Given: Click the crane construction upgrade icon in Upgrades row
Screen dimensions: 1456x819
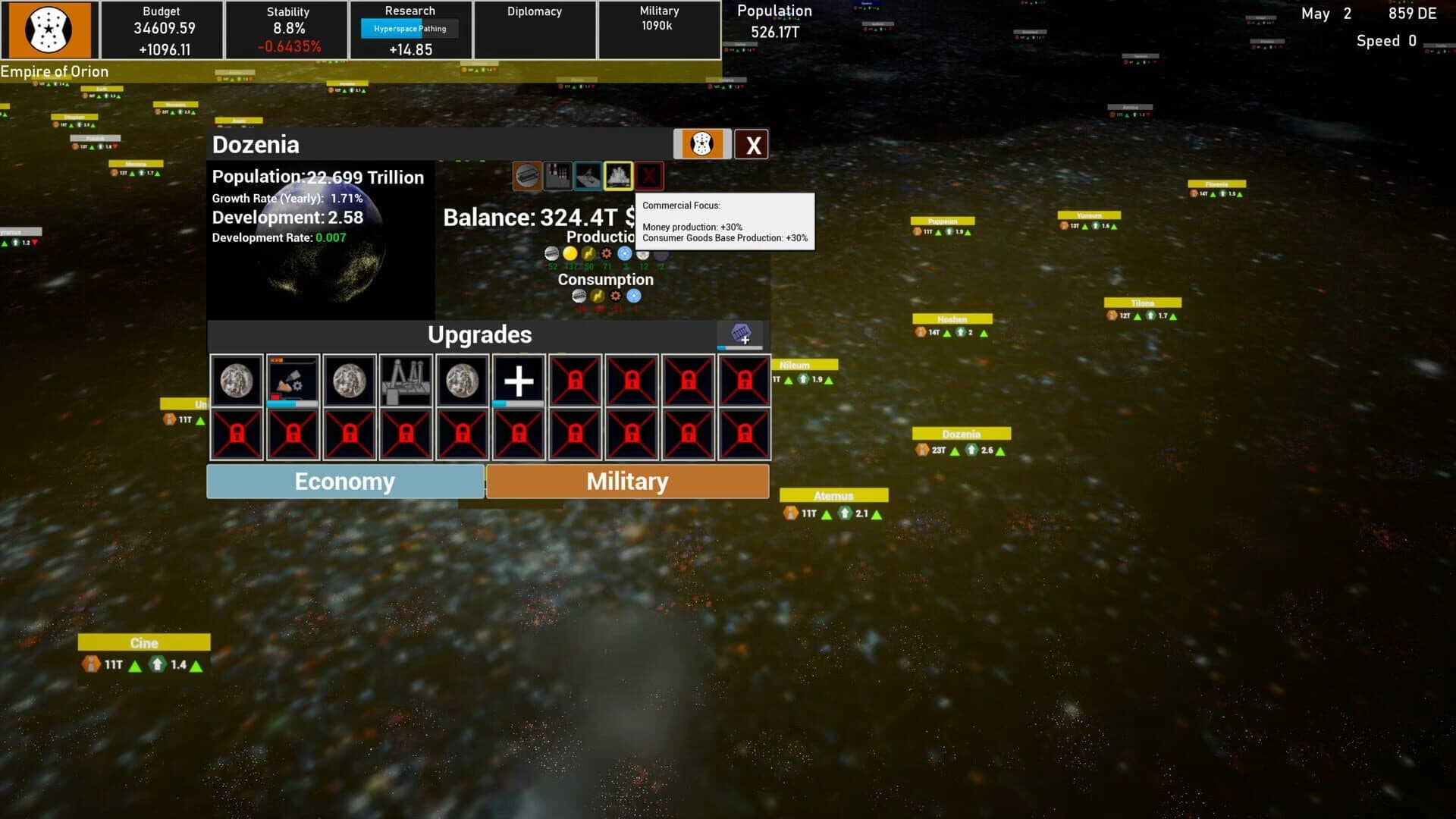Looking at the screenshot, I should click(406, 379).
